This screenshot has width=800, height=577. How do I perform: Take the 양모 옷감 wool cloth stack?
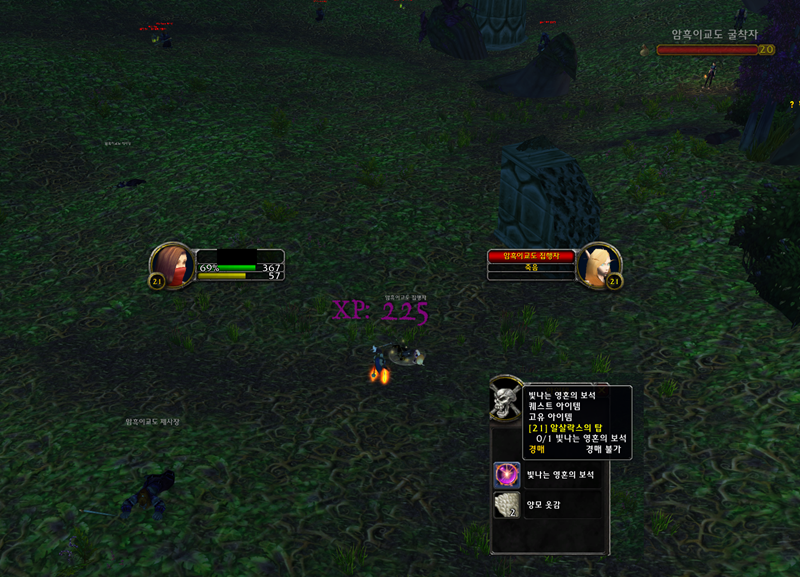click(507, 505)
